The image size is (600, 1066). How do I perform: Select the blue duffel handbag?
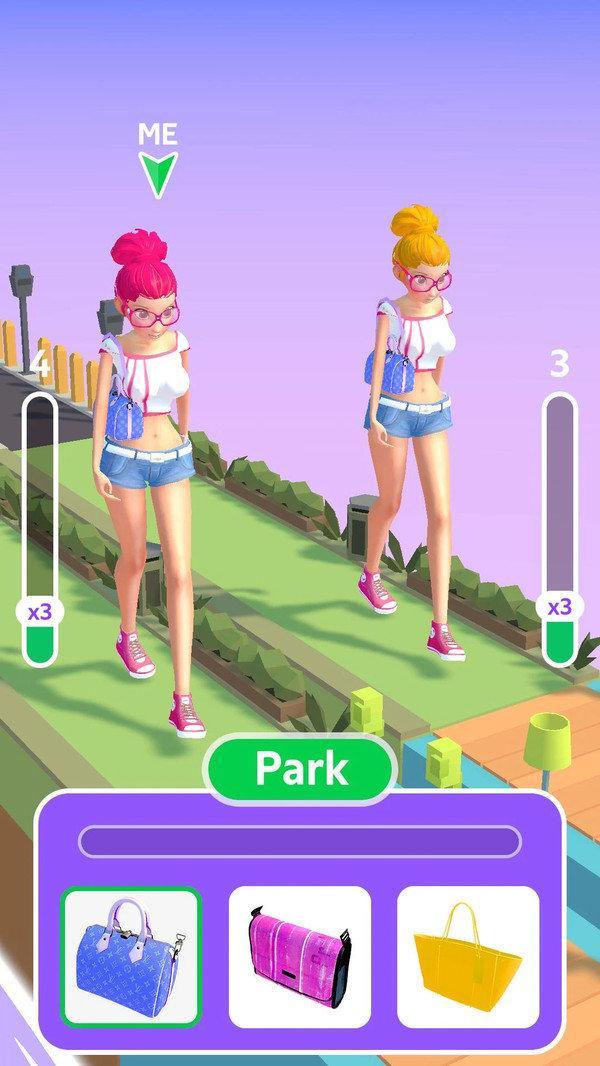(132, 957)
